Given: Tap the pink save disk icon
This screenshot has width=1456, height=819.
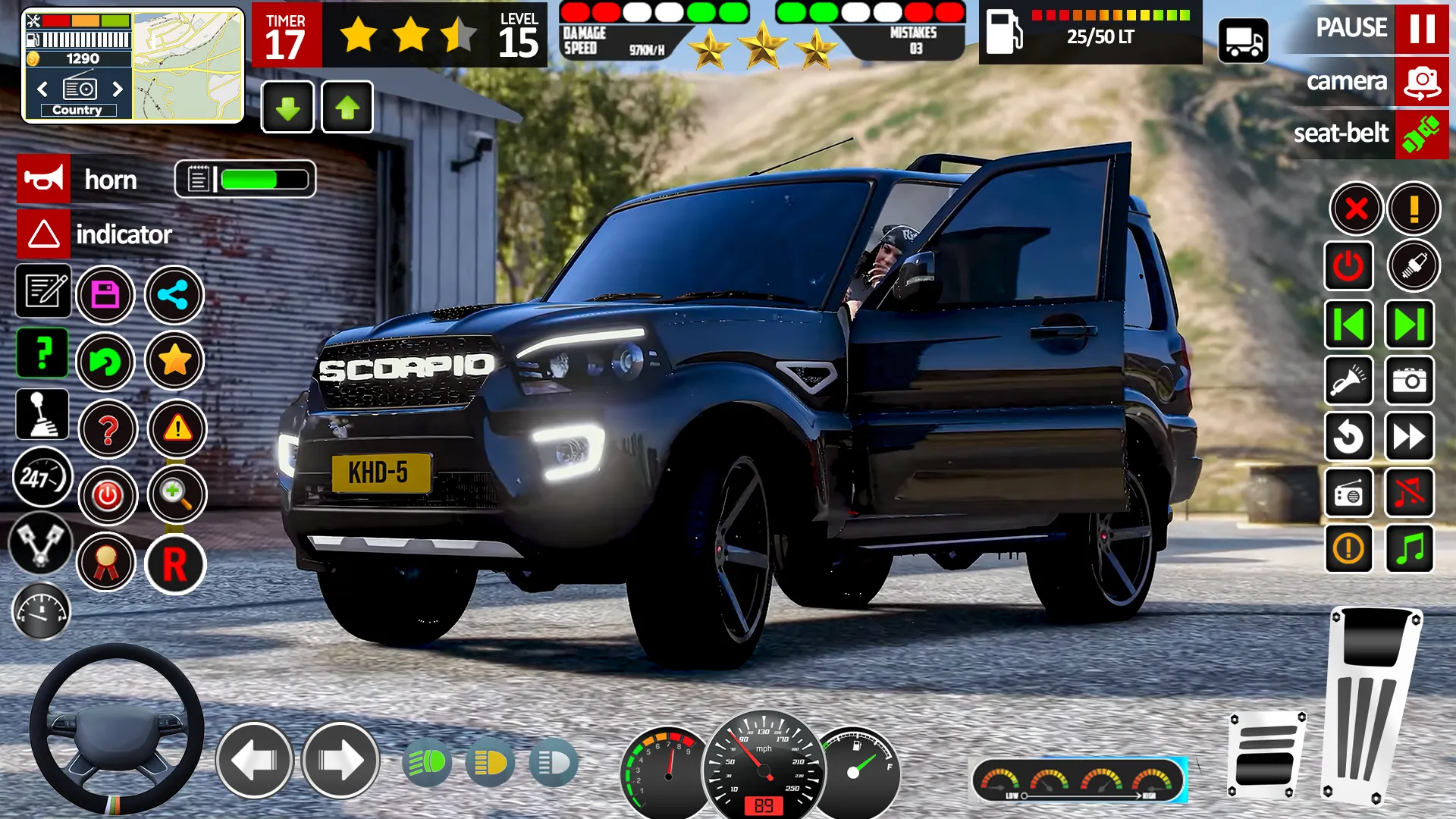Looking at the screenshot, I should point(105,295).
